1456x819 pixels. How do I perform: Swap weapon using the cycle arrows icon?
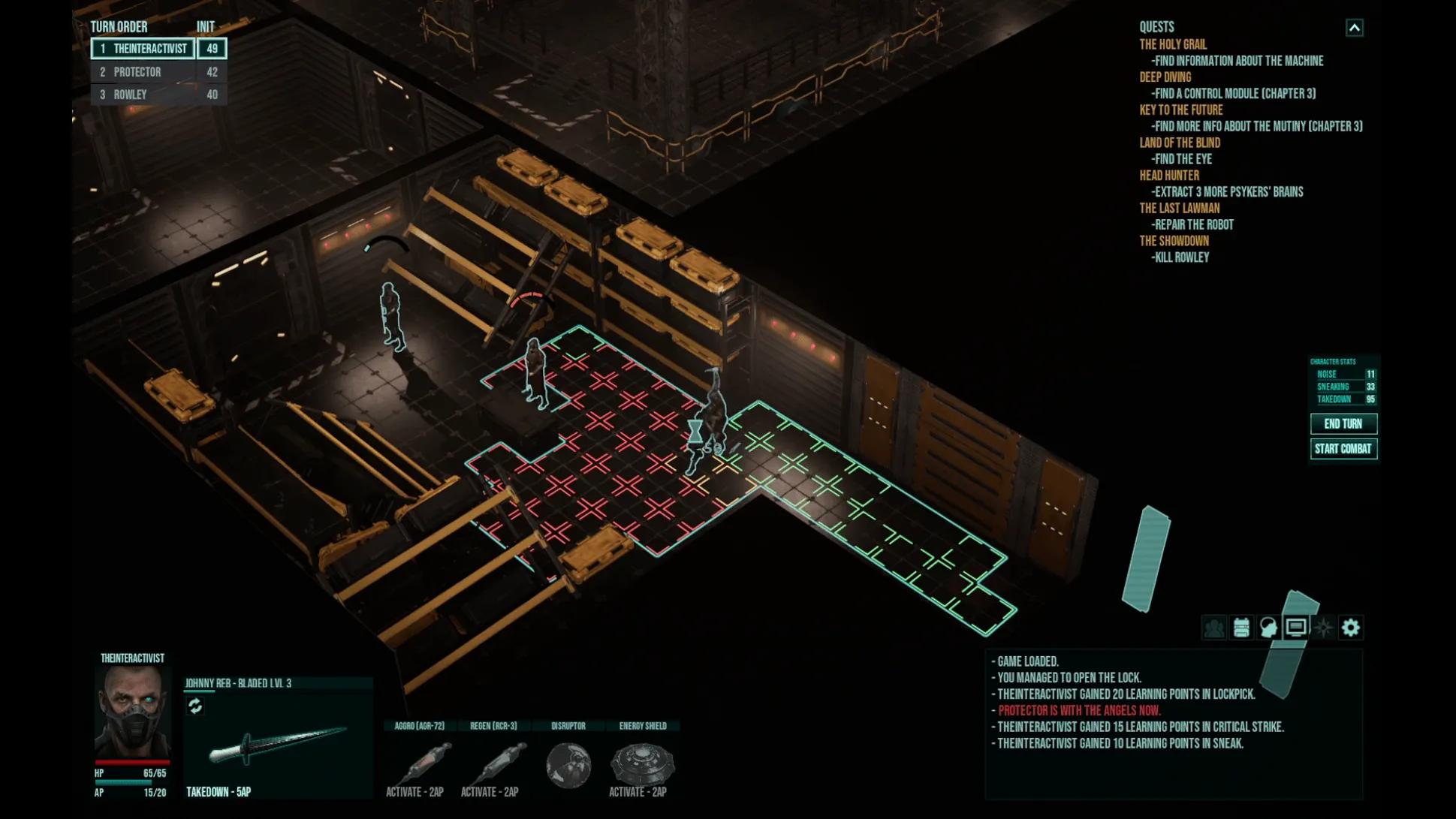point(195,706)
